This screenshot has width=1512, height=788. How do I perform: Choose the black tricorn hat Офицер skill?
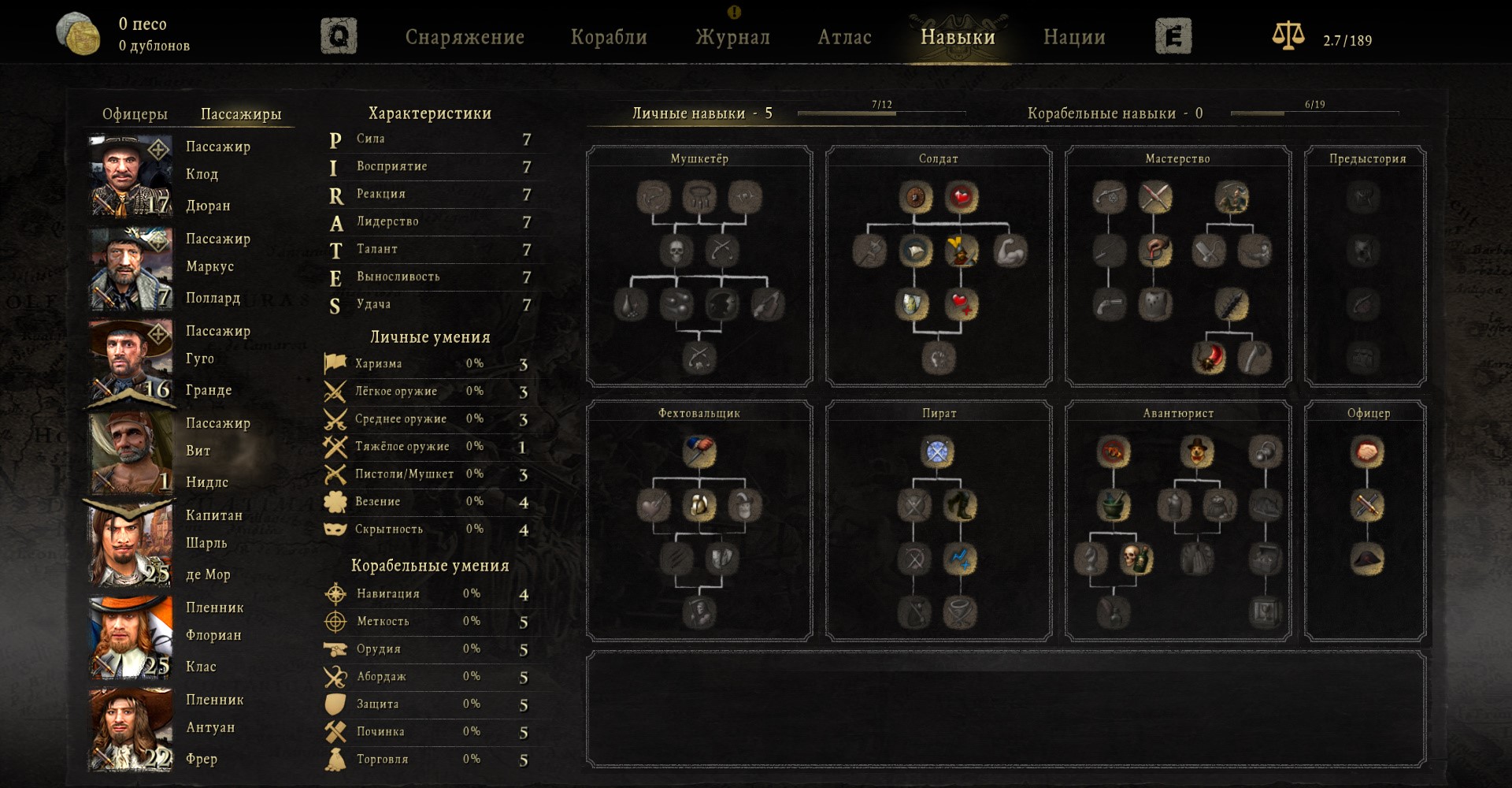click(1367, 559)
